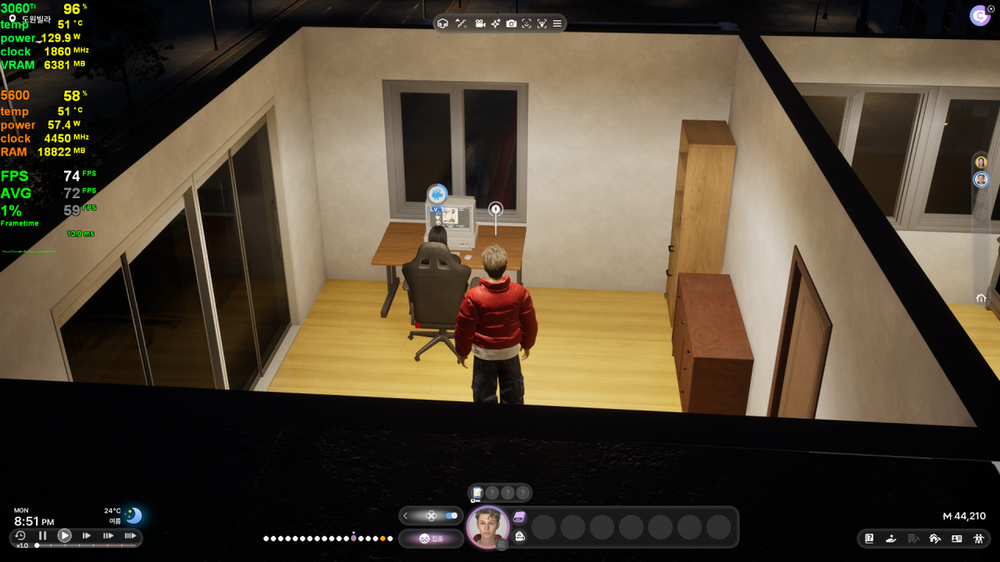Image resolution: width=1000 pixels, height=562 pixels.
Task: Click the home icon on right edge
Action: click(980, 298)
